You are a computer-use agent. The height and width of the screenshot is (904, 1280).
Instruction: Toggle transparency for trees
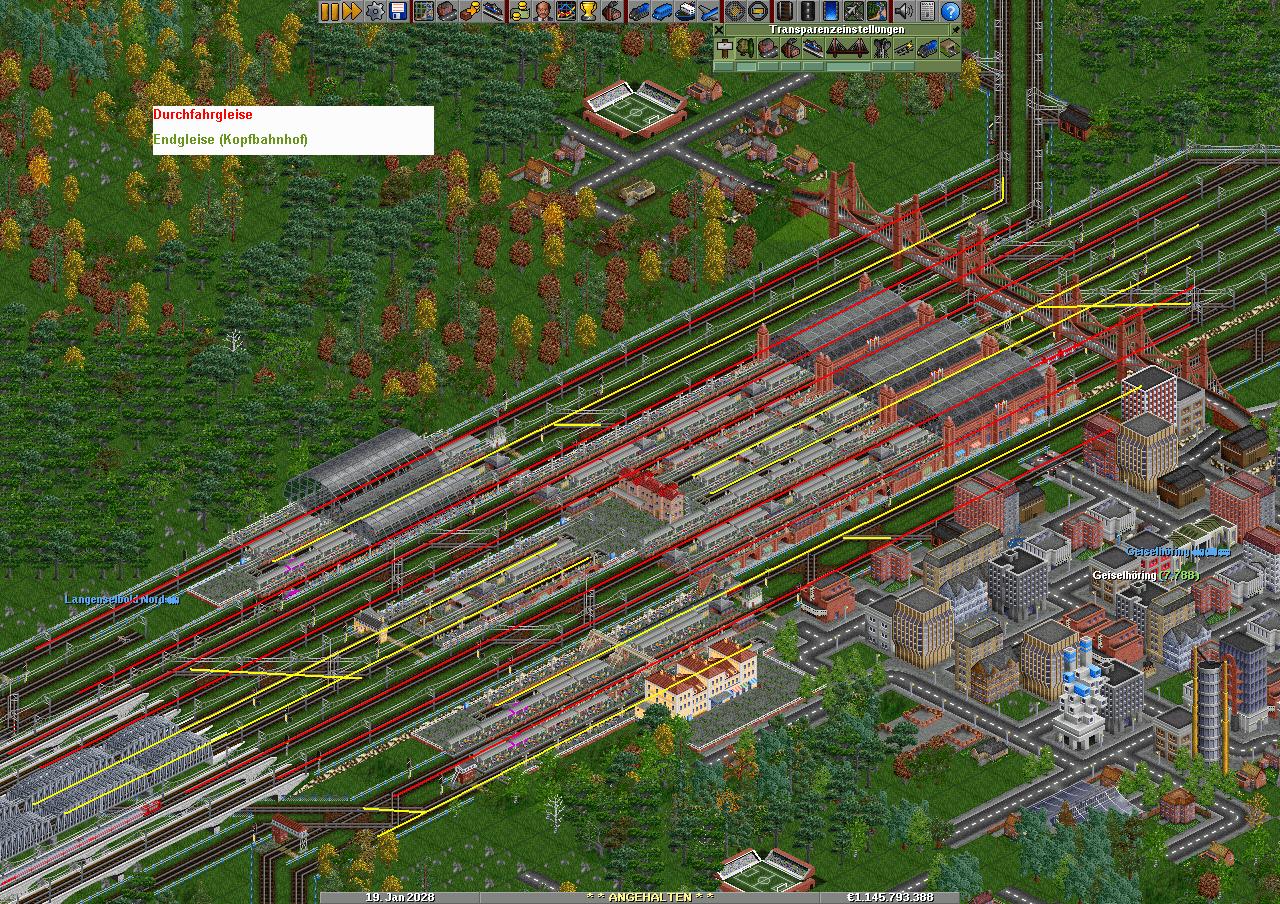tap(746, 48)
